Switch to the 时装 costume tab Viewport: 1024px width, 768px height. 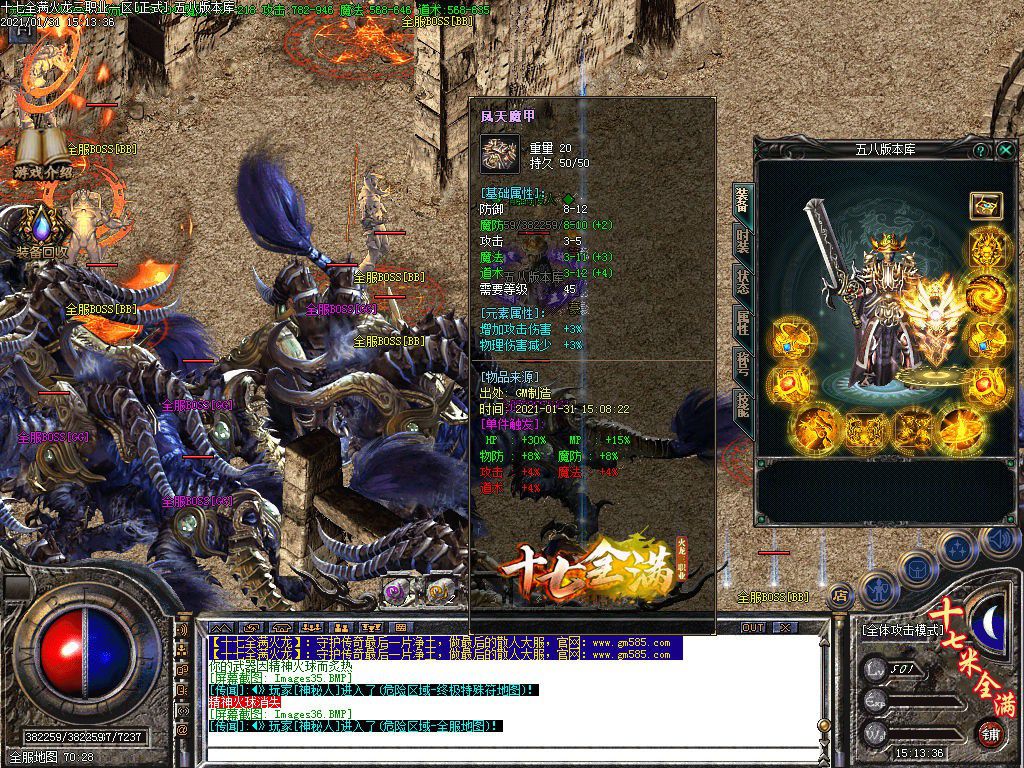click(x=742, y=239)
